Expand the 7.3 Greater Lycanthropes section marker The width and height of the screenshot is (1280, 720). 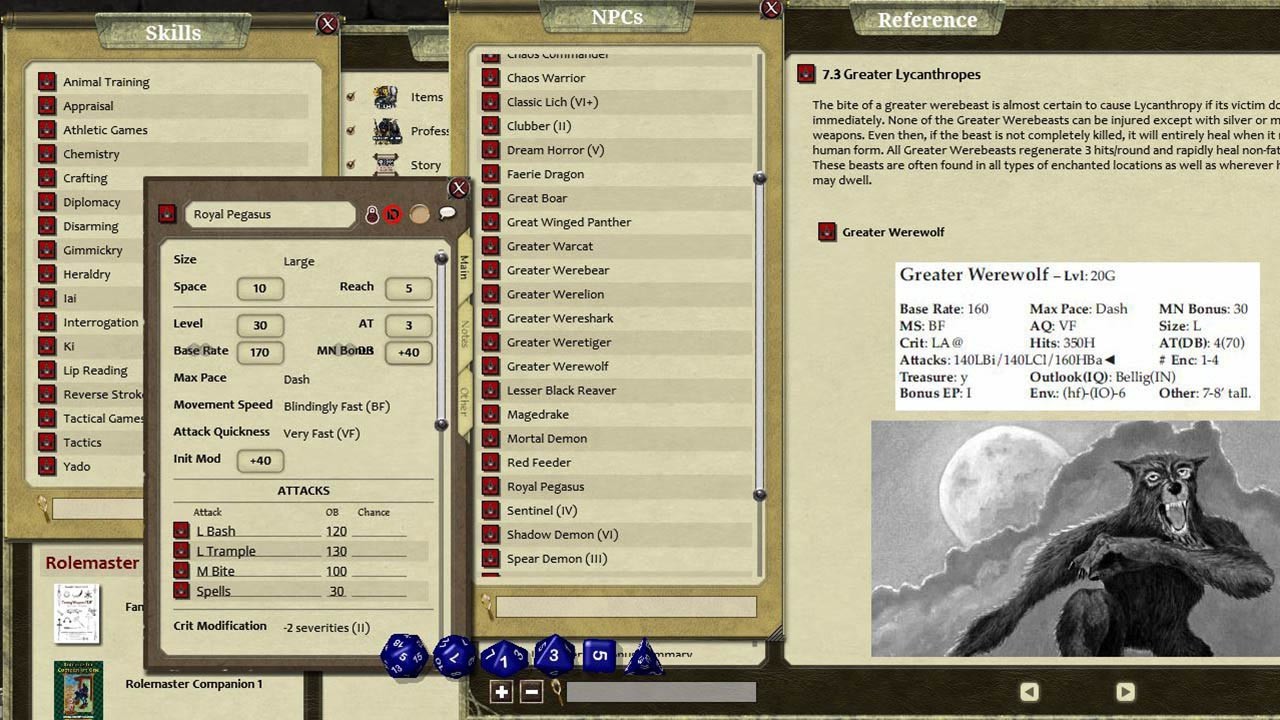807,73
